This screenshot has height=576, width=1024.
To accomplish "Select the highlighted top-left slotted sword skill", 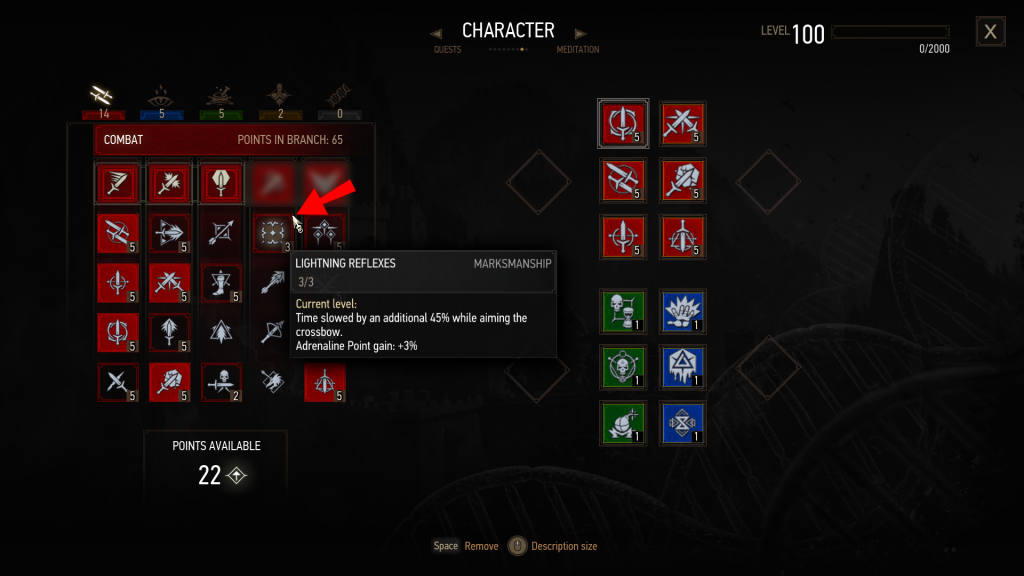I will (x=623, y=122).
